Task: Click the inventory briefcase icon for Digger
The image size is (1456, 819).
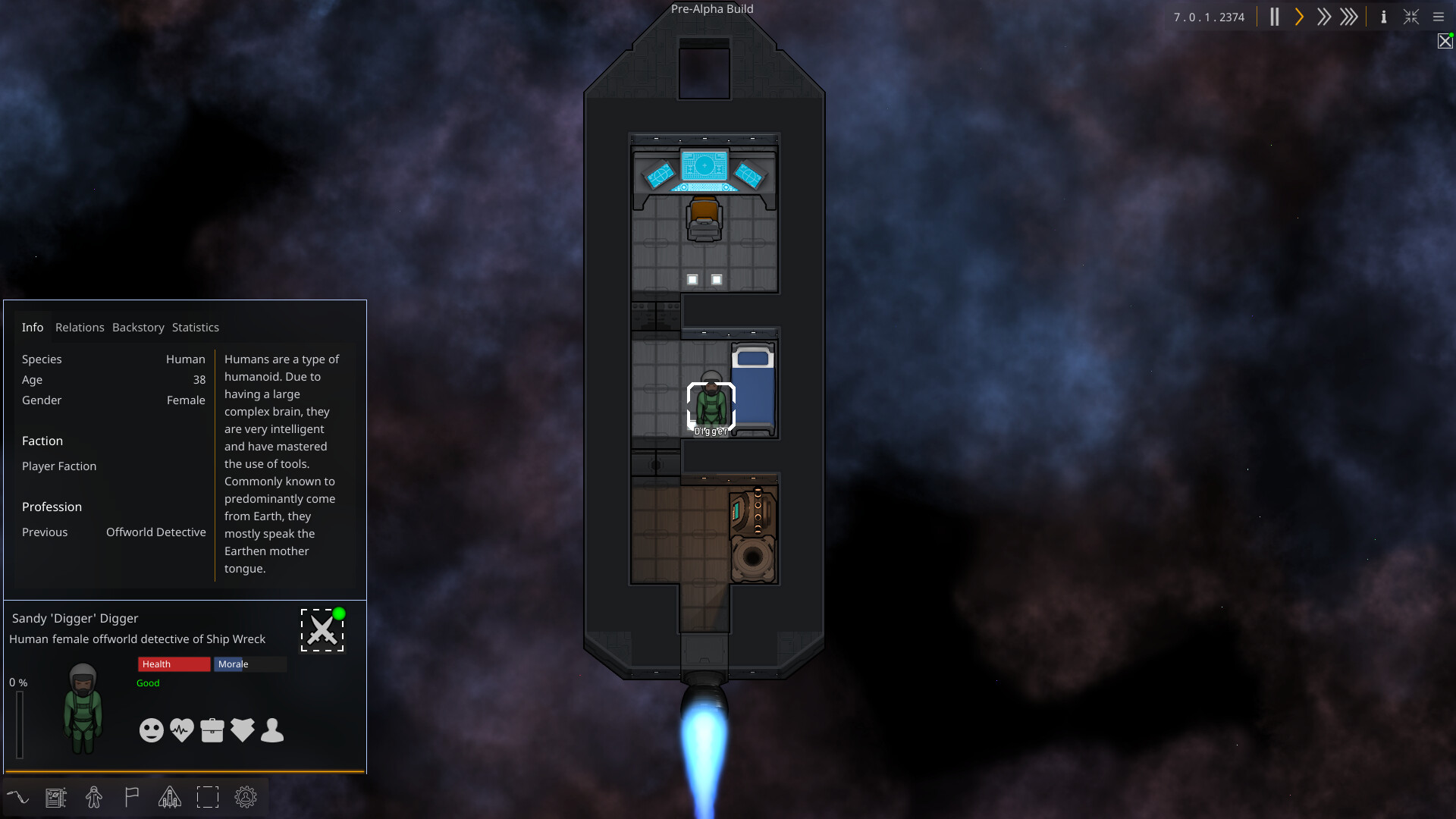Action: click(x=212, y=730)
